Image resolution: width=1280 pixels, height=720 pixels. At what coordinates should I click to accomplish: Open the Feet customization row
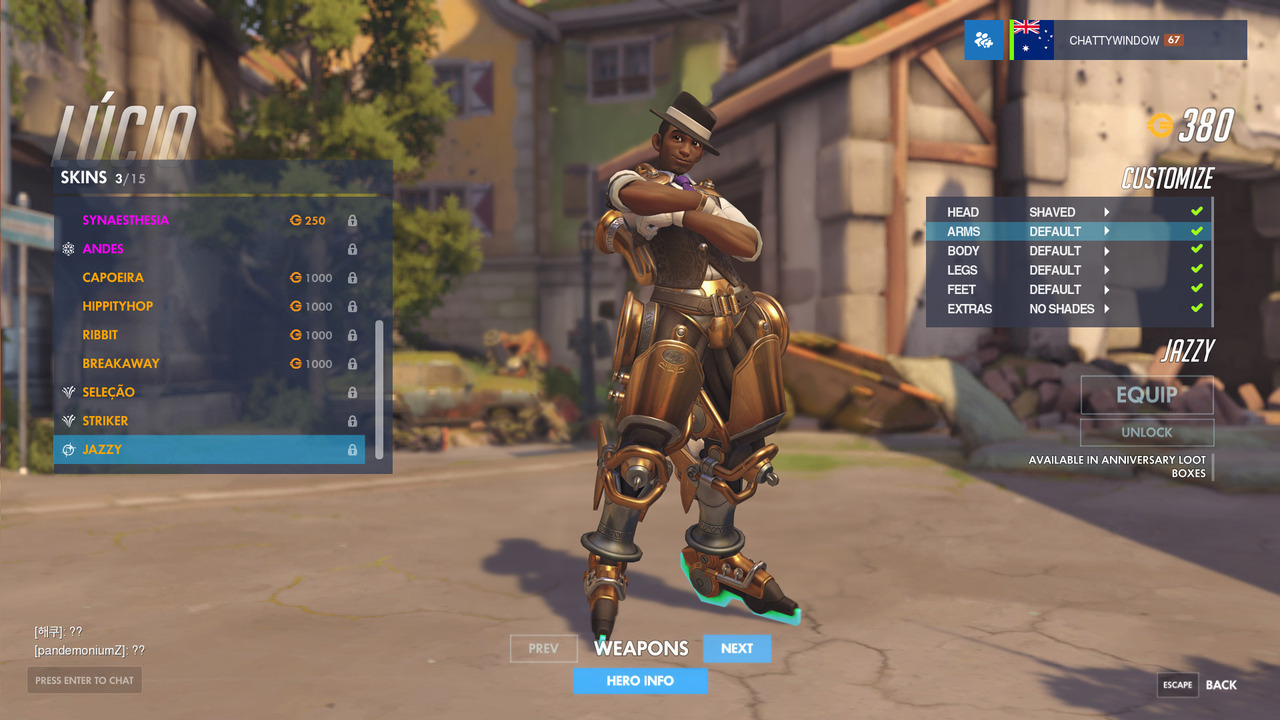click(1068, 290)
